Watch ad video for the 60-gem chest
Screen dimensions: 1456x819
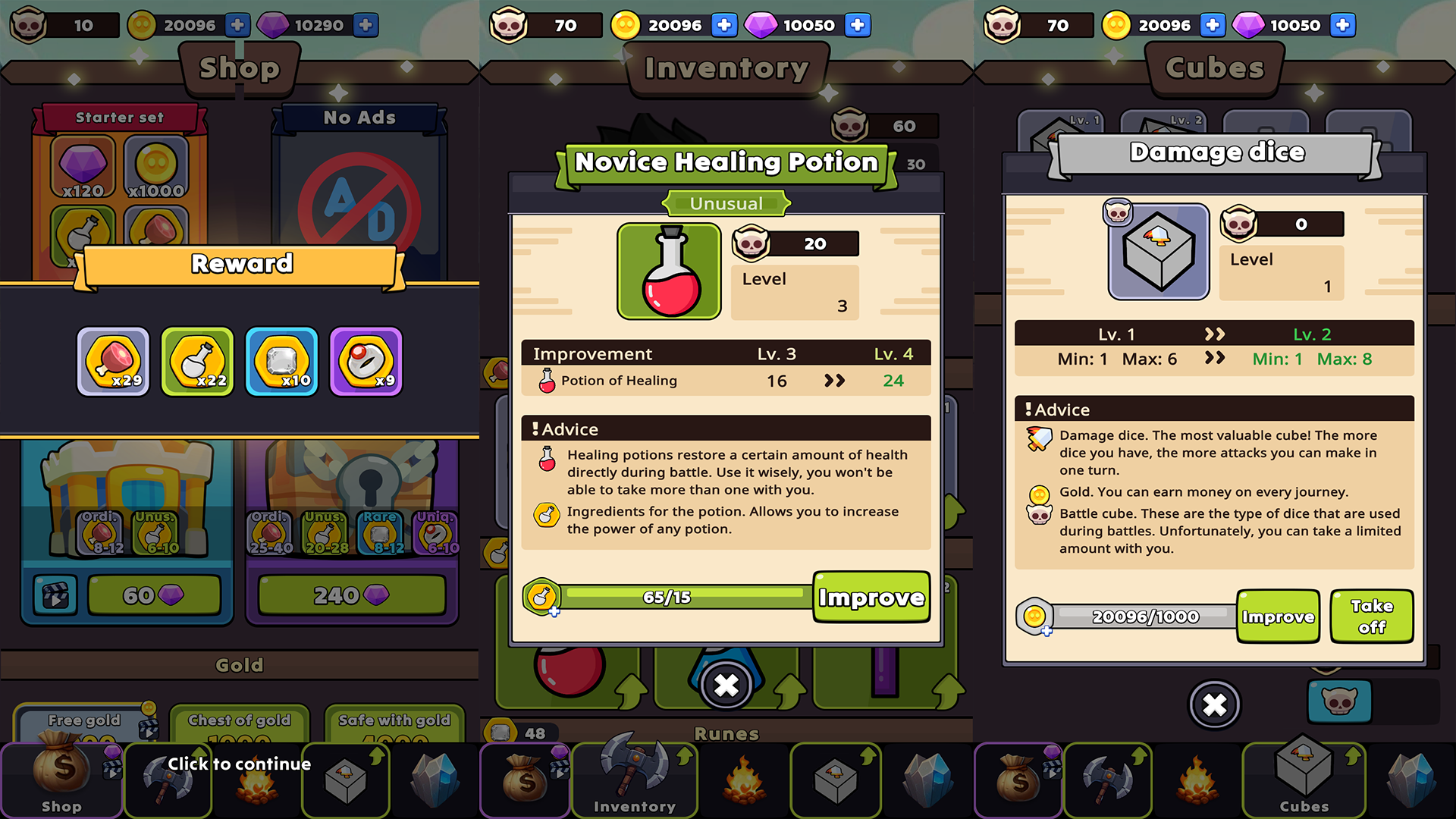55,595
